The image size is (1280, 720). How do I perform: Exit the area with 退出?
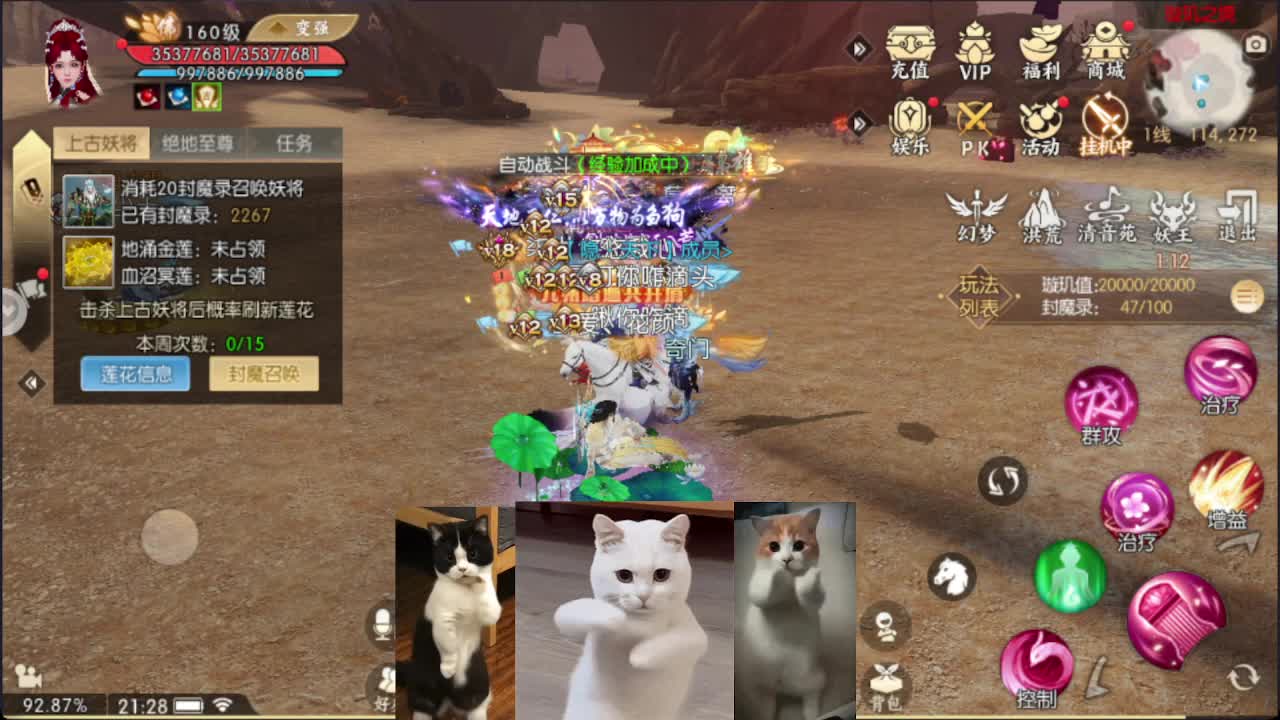point(1237,215)
